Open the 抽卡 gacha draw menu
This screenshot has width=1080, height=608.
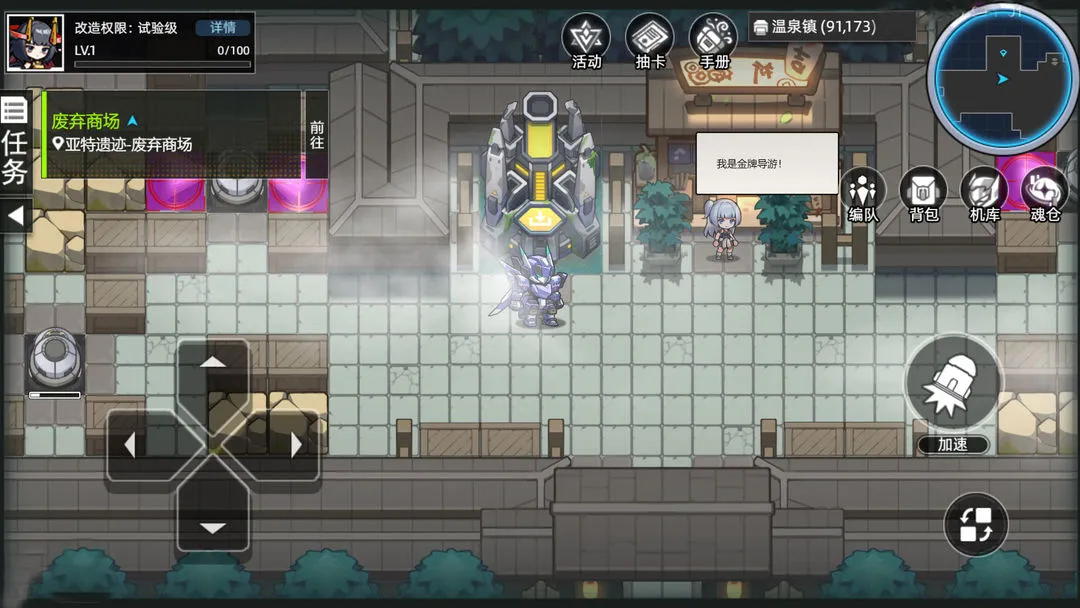coord(650,42)
